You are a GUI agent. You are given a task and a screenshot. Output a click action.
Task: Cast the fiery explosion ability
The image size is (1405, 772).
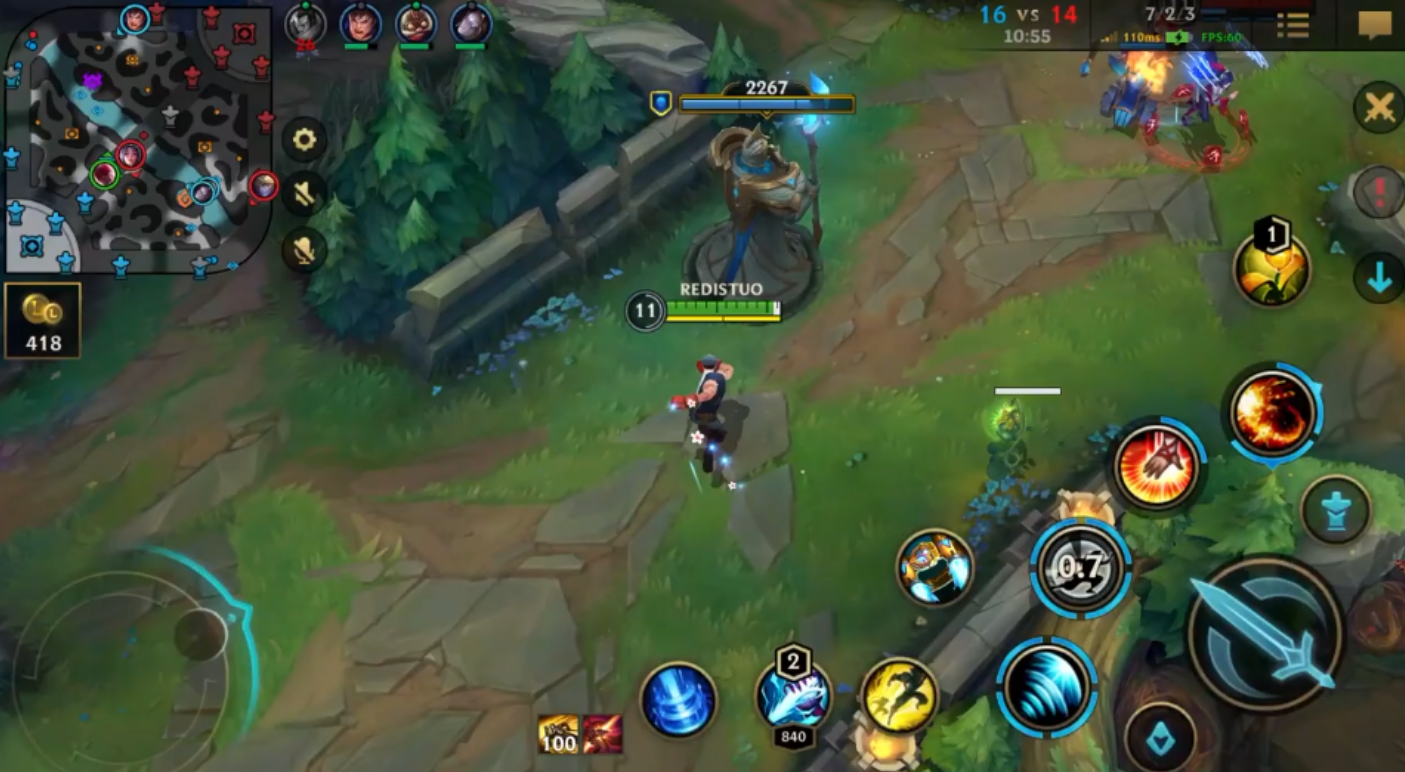click(1272, 412)
